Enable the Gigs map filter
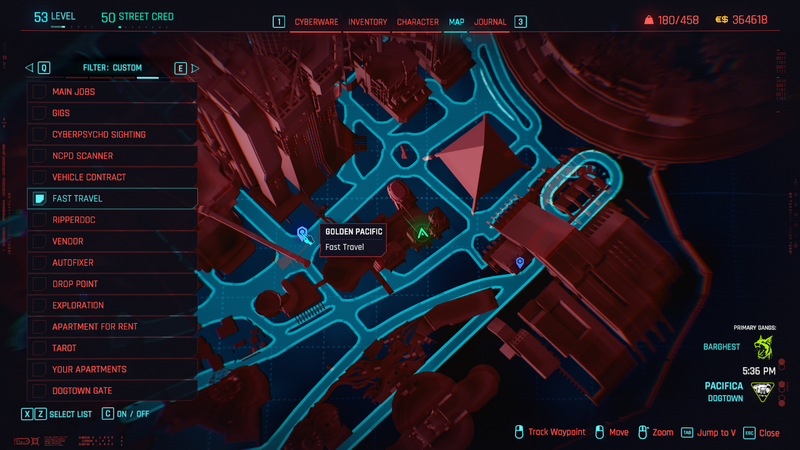 pyautogui.click(x=112, y=113)
